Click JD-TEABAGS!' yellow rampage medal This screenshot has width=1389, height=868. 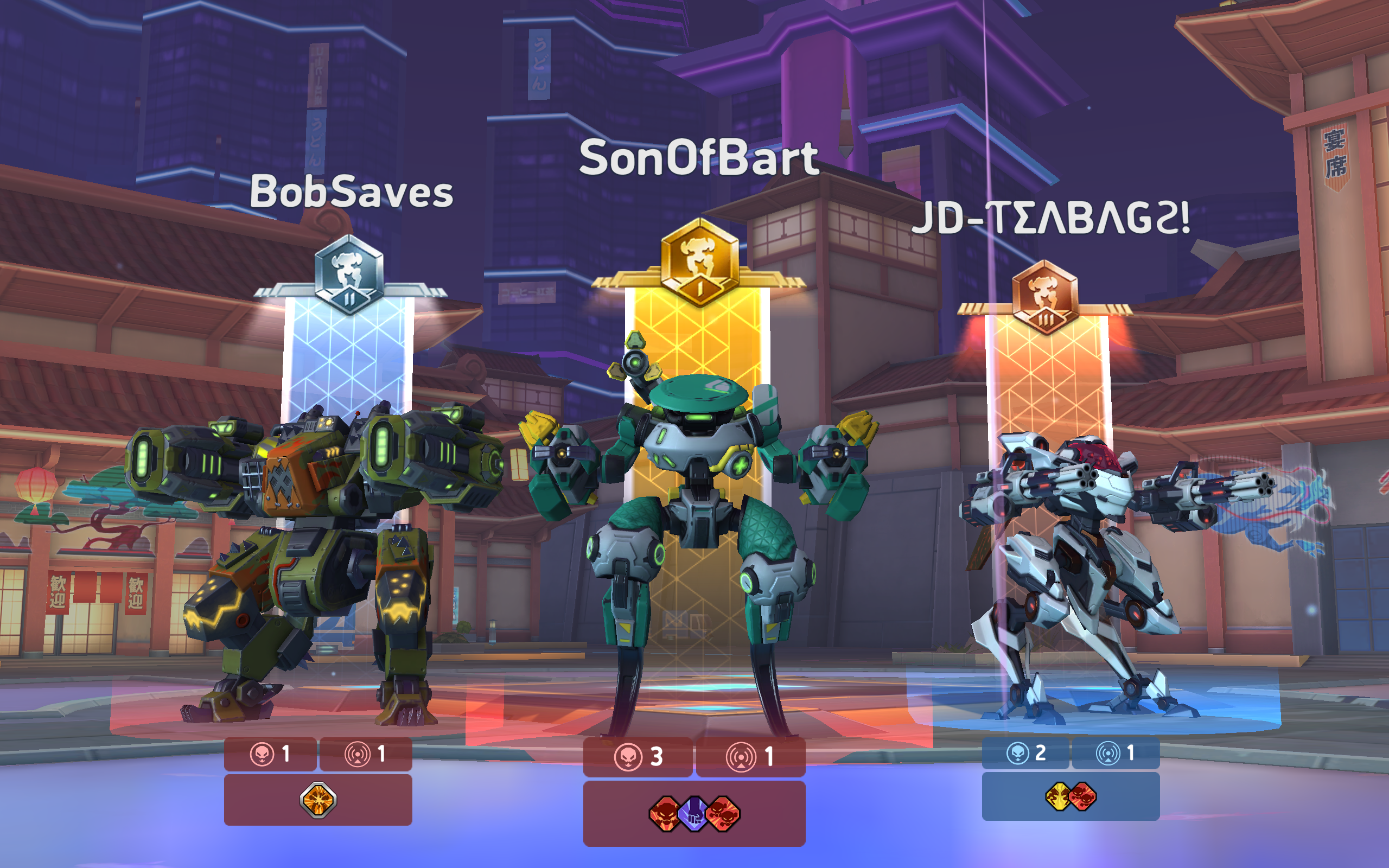(1059, 797)
